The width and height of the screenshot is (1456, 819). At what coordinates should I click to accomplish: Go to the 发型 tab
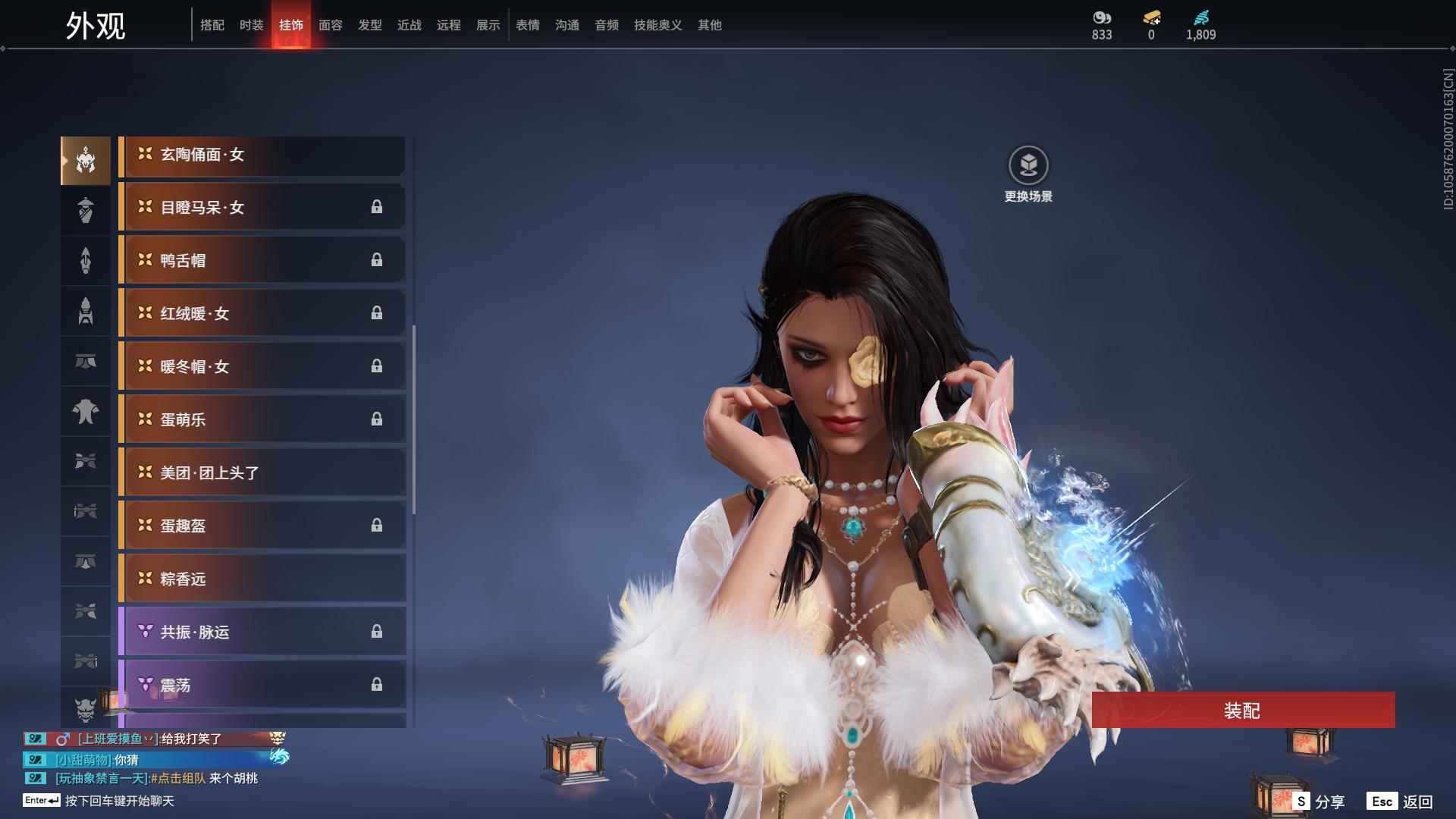pyautogui.click(x=370, y=25)
